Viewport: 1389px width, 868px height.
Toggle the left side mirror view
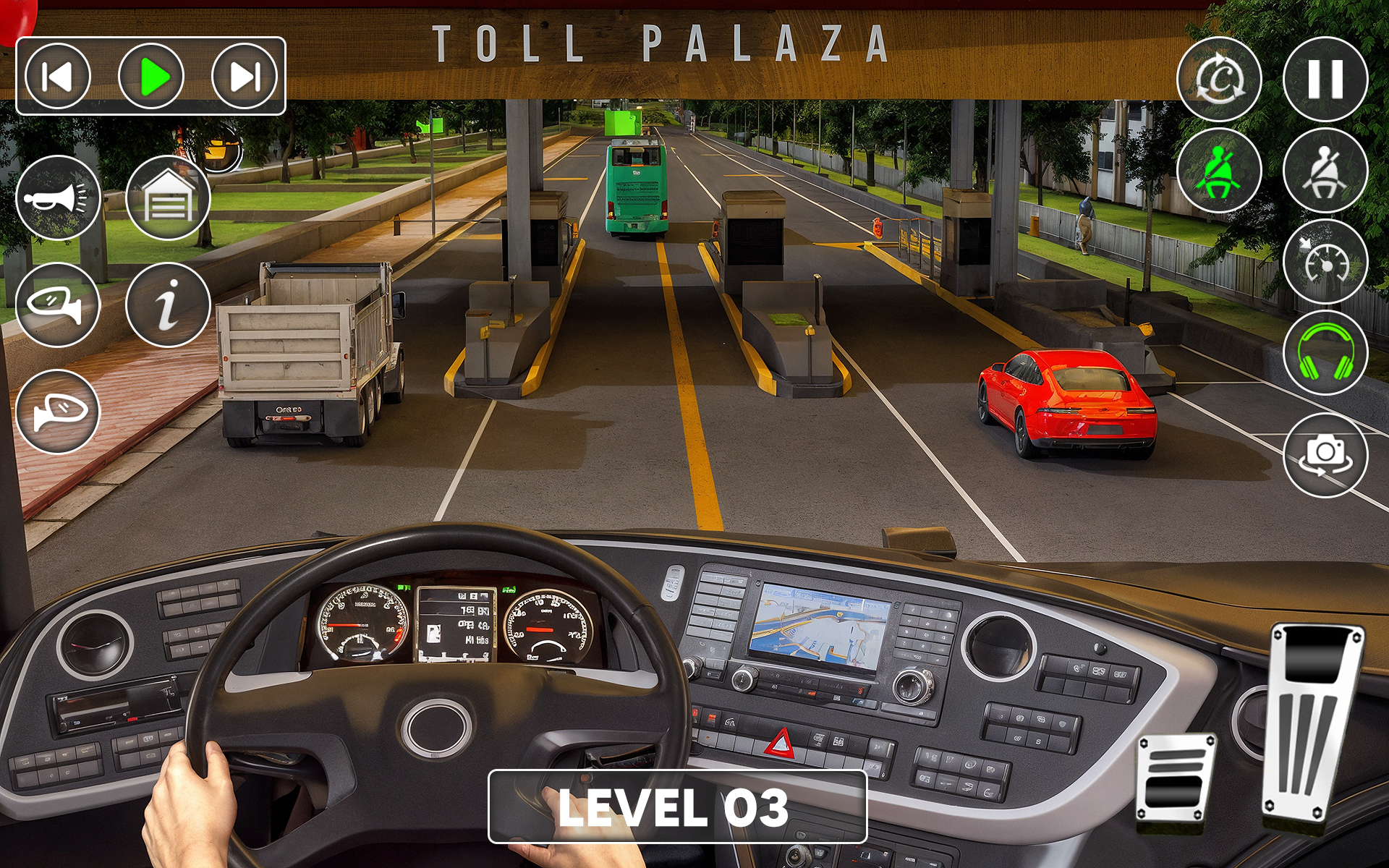coord(58,305)
